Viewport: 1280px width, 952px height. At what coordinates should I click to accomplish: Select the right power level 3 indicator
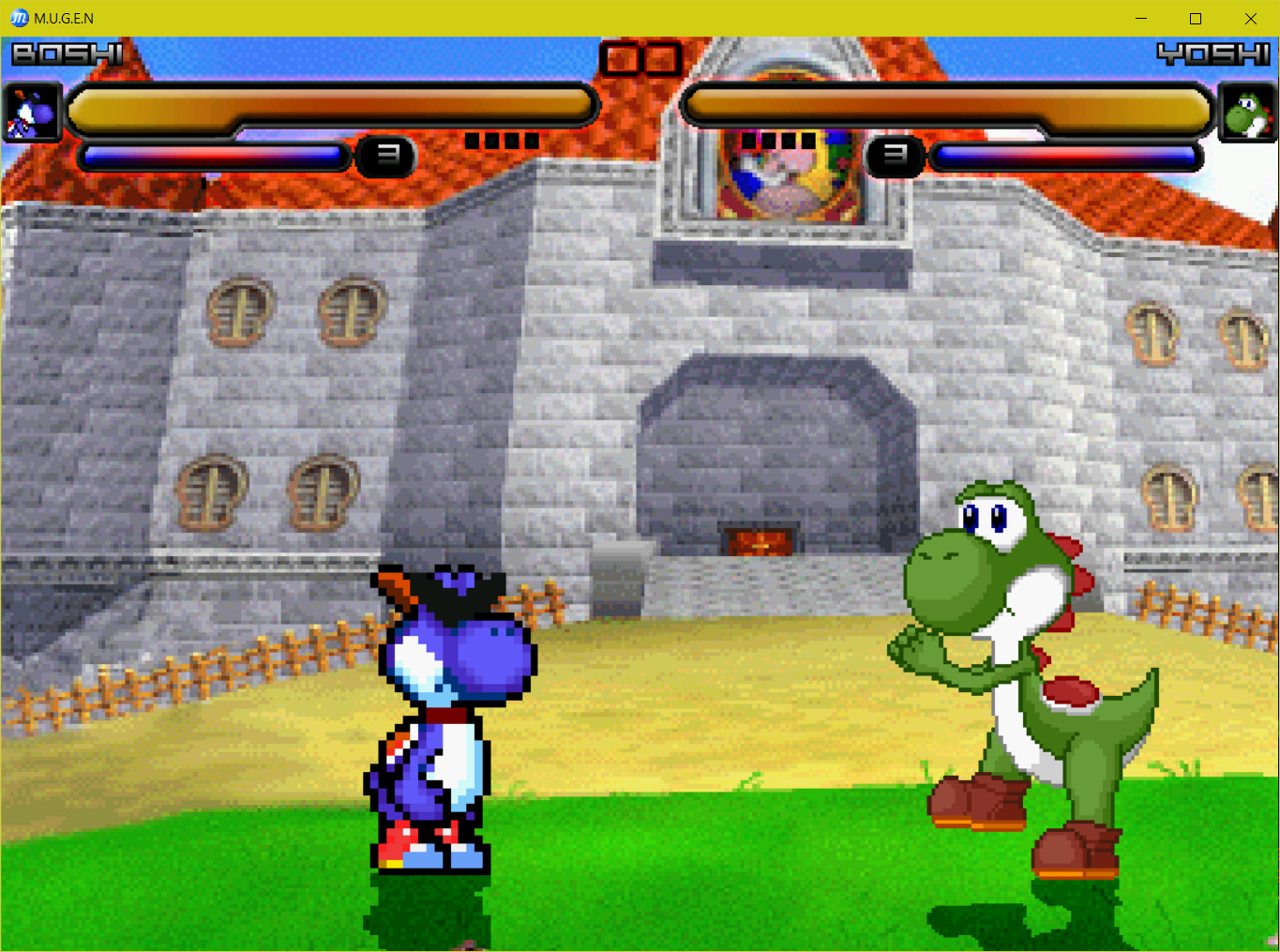[x=896, y=158]
